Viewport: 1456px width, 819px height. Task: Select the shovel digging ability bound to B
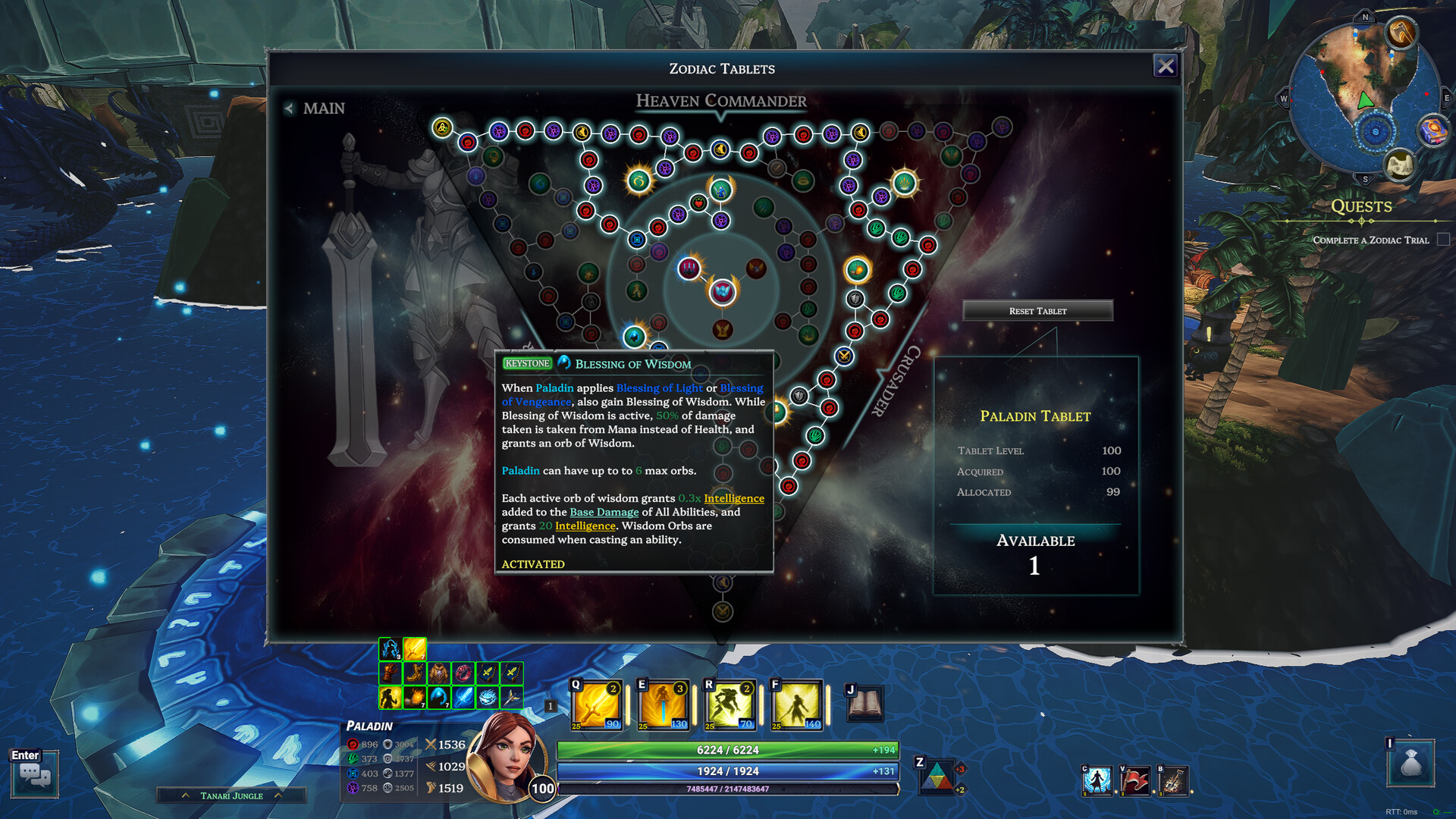1175,781
